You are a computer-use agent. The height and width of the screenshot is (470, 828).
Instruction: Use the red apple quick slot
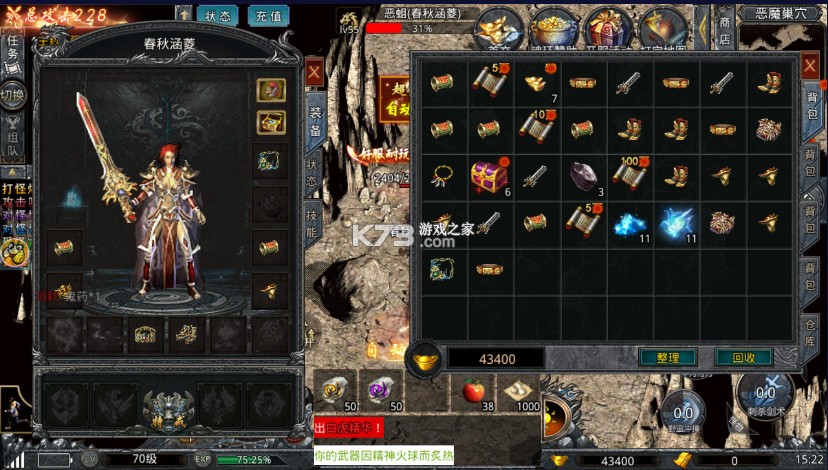(x=474, y=391)
